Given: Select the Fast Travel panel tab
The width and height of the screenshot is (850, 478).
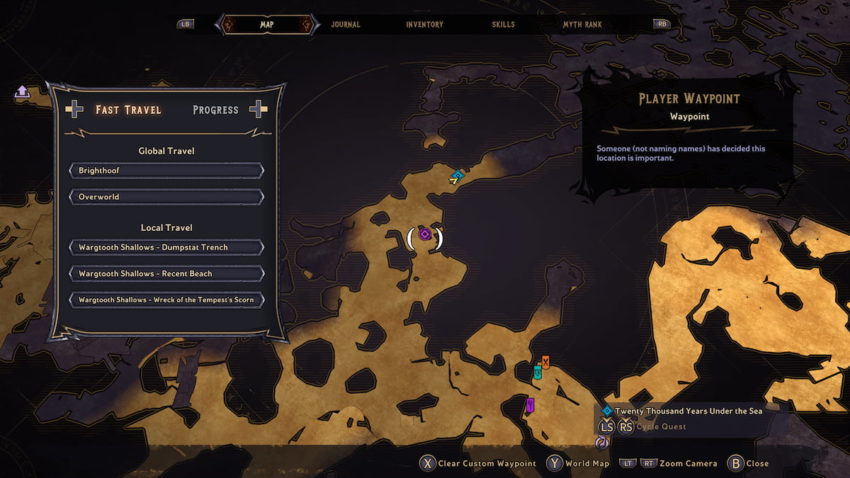Looking at the screenshot, I should point(128,110).
